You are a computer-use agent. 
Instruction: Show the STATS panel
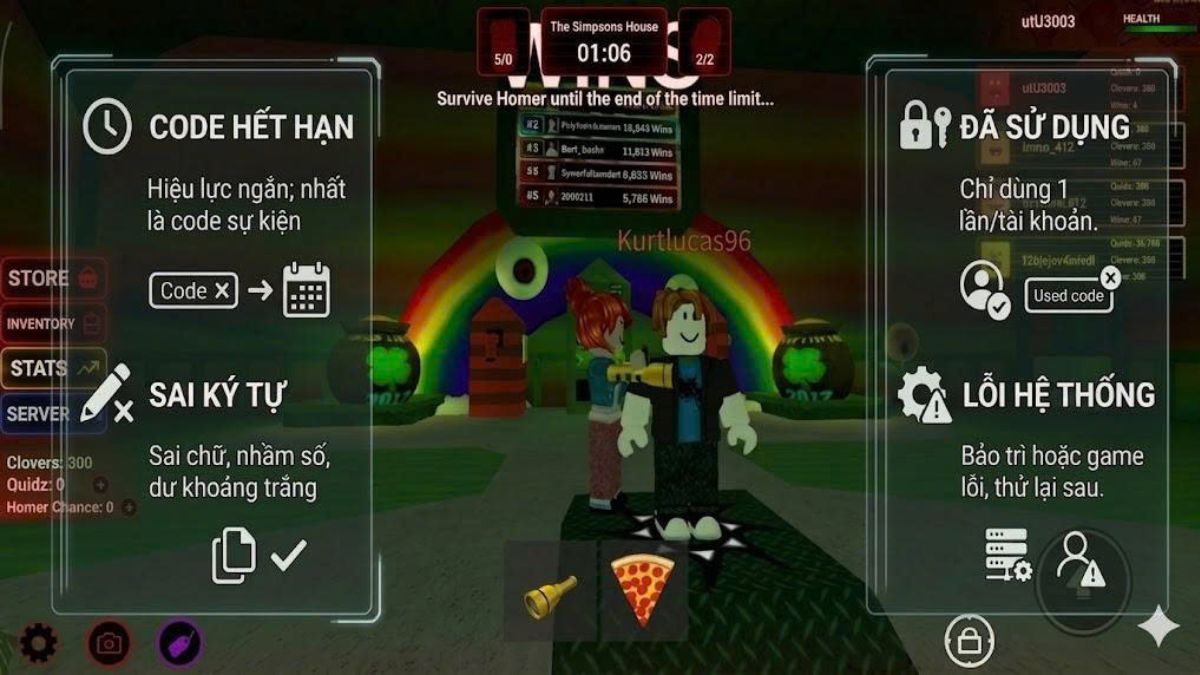click(x=53, y=368)
